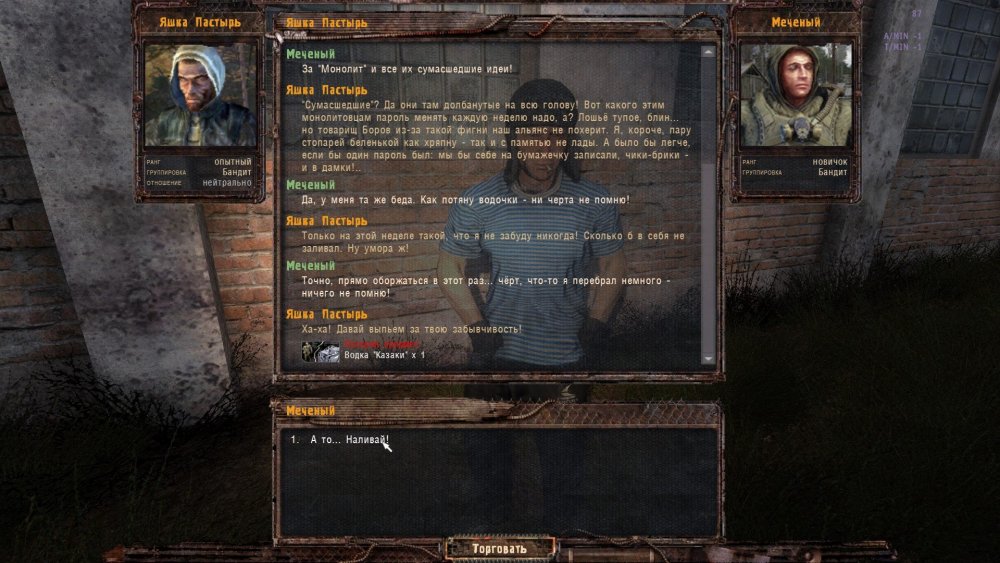1000x563 pixels.
Task: Click the dialogue scrollbar's up arrow
Action: [x=708, y=52]
